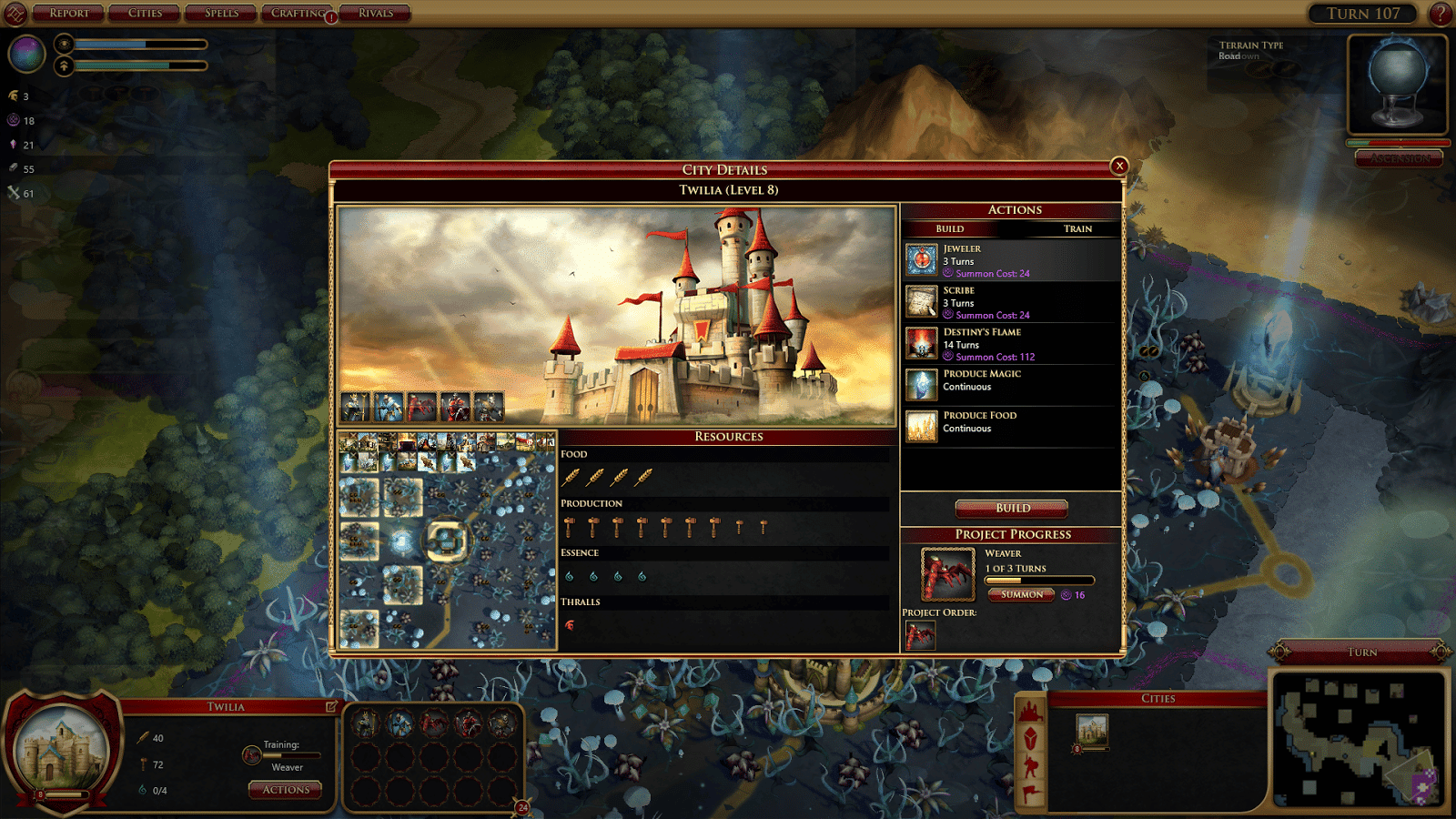This screenshot has height=819, width=1456.
Task: Open the Spells menu
Action: [221, 14]
